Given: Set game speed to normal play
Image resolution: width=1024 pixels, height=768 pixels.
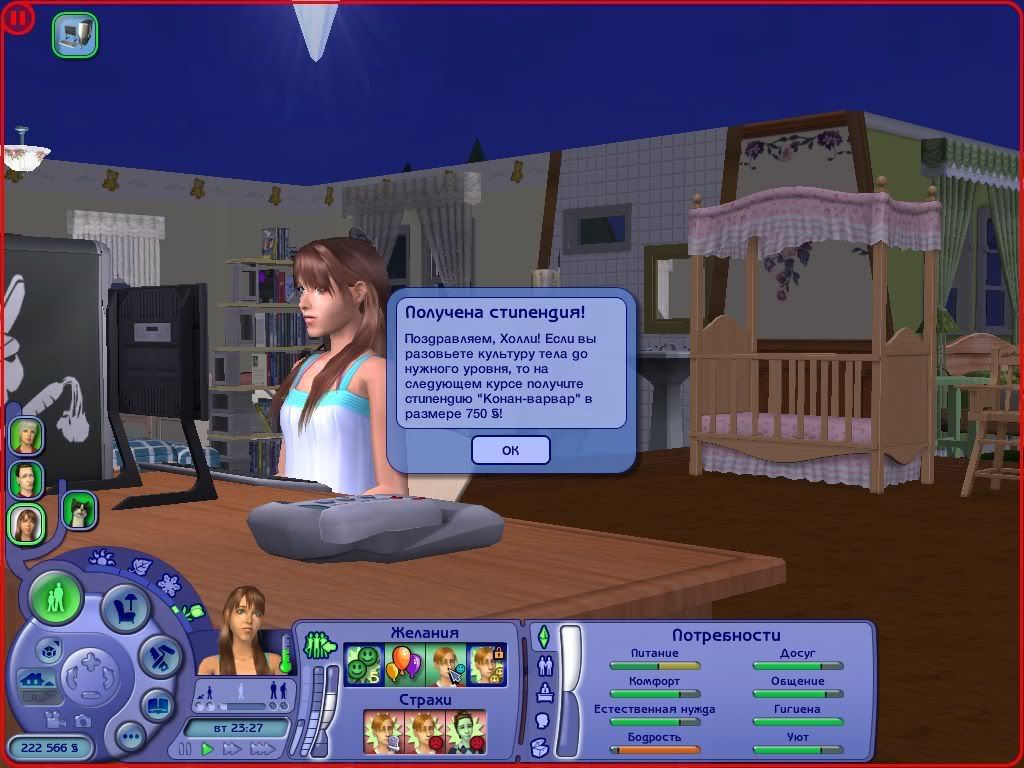Looking at the screenshot, I should pos(208,748).
